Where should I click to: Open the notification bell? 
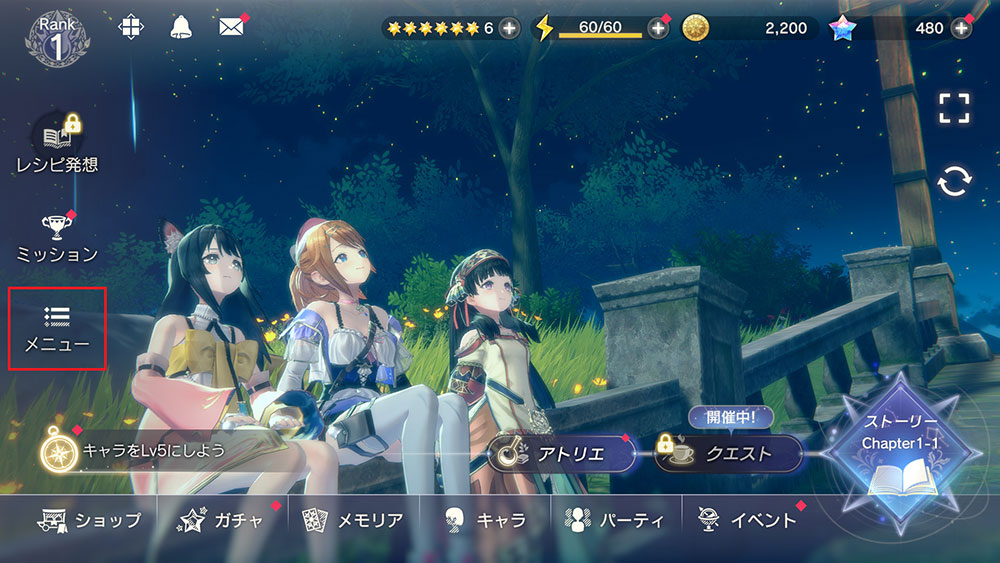181,27
